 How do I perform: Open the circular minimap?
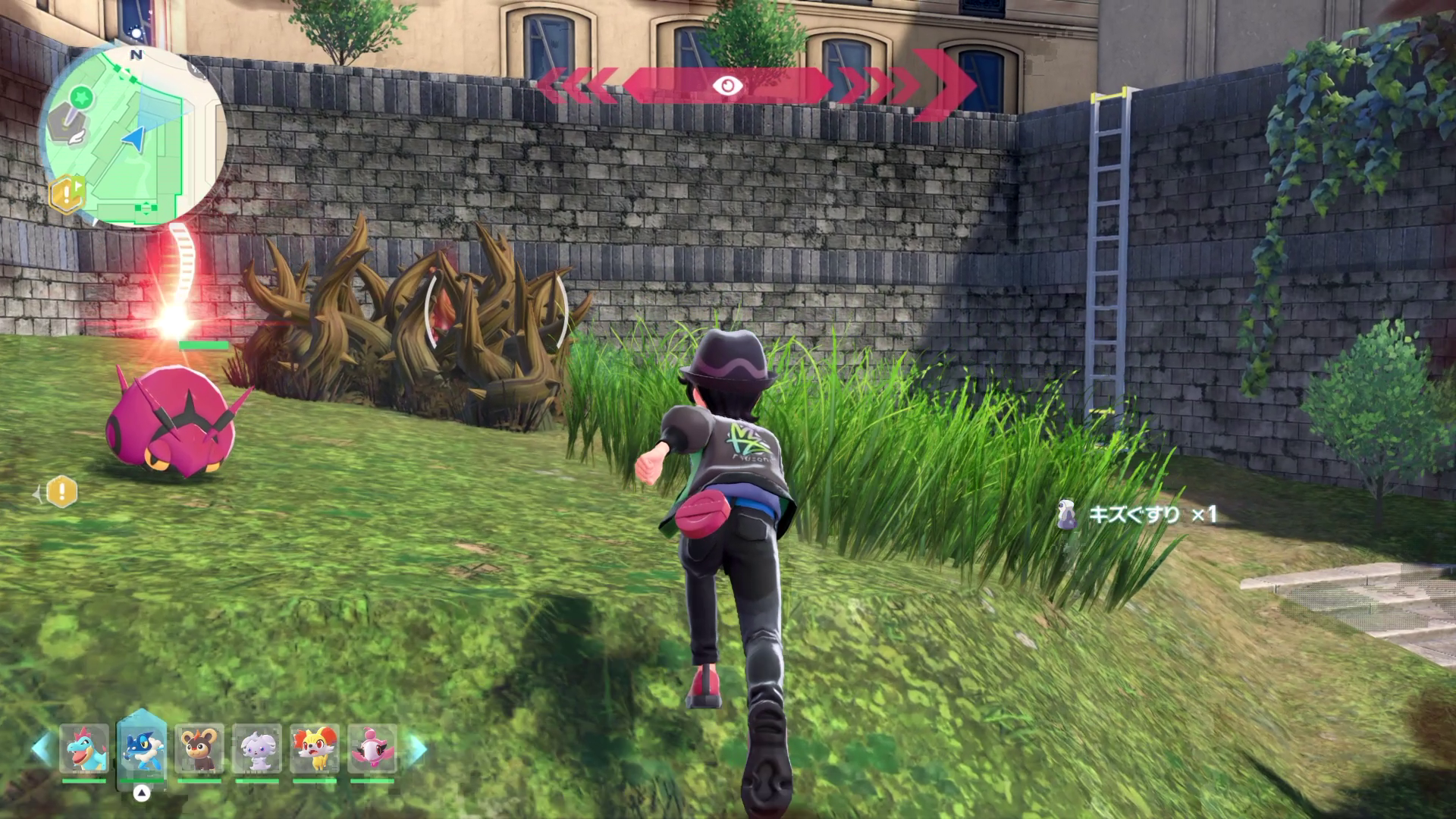pos(133,138)
